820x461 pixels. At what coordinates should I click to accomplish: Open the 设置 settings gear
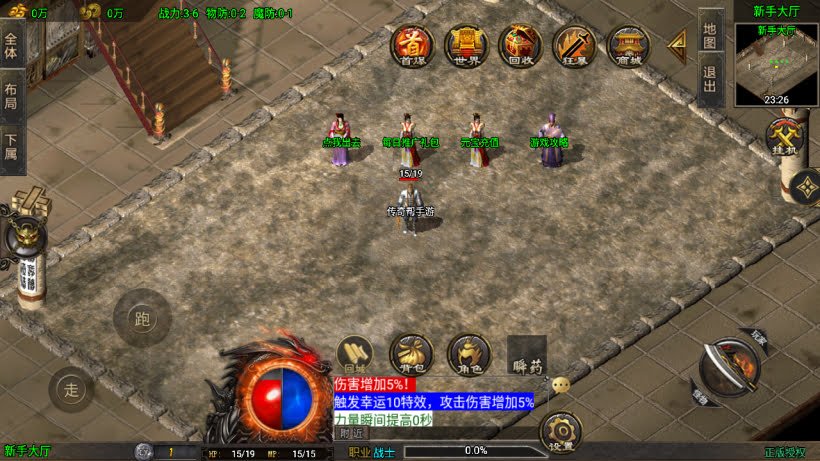coord(560,434)
